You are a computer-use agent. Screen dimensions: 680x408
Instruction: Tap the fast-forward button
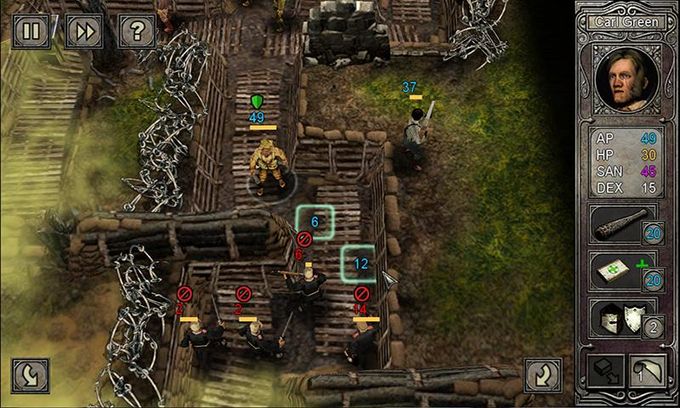(x=85, y=31)
